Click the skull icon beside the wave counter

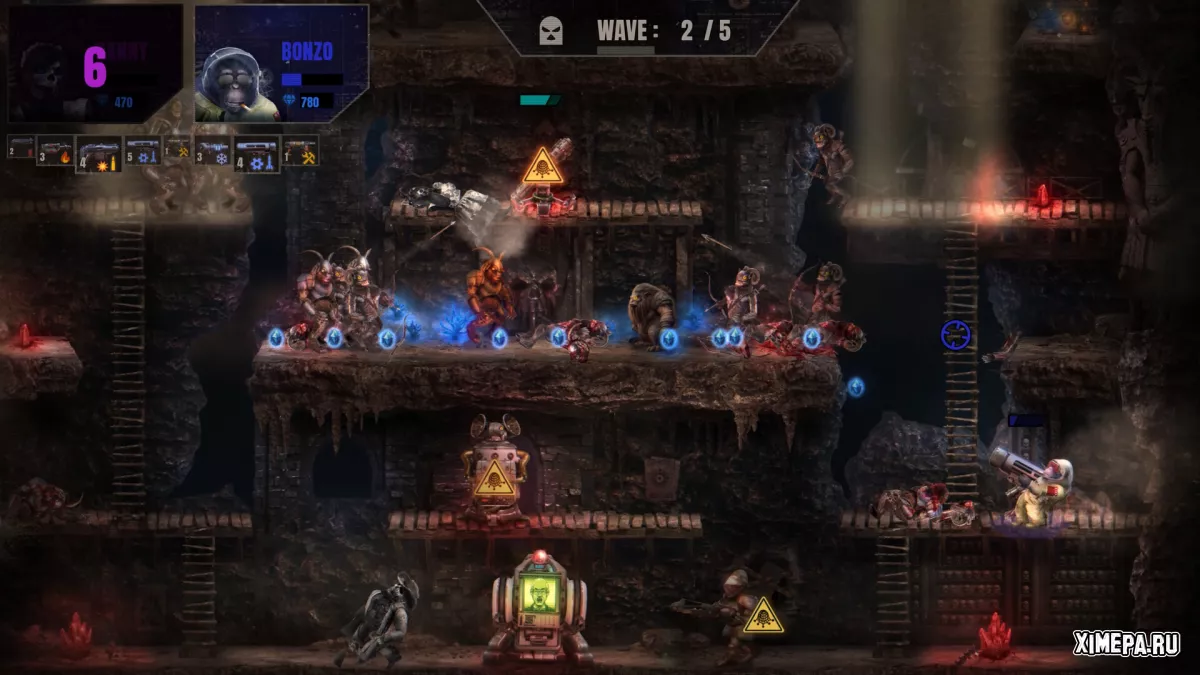click(551, 31)
